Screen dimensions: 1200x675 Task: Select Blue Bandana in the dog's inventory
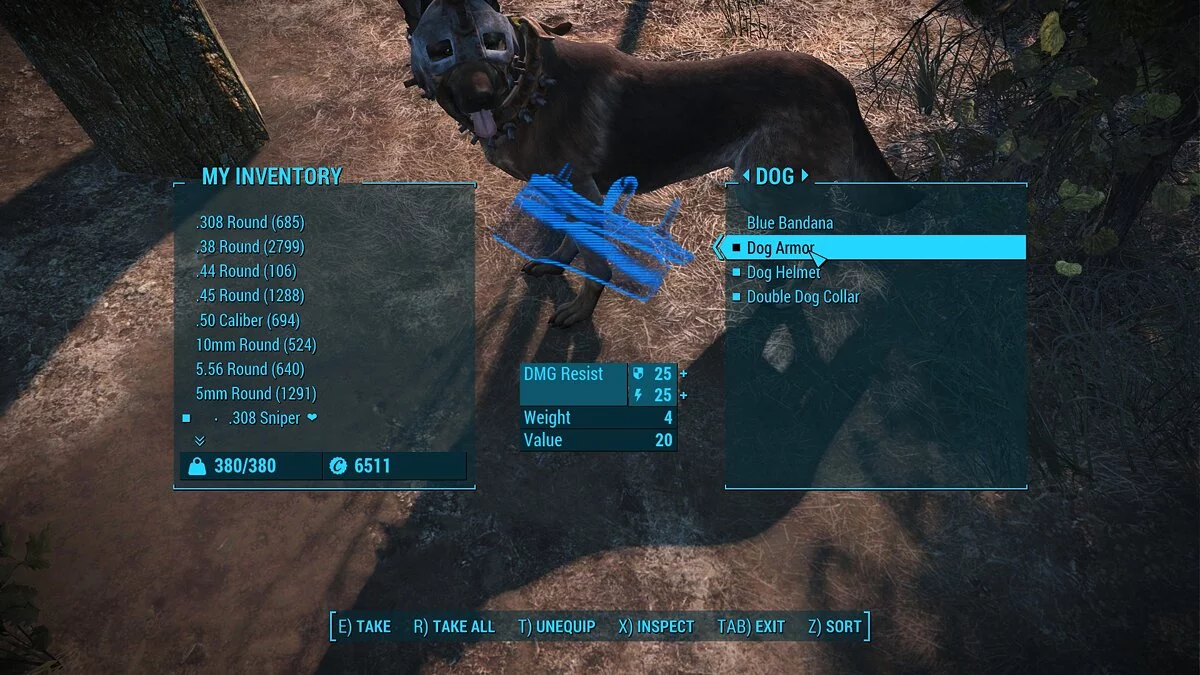[x=790, y=223]
